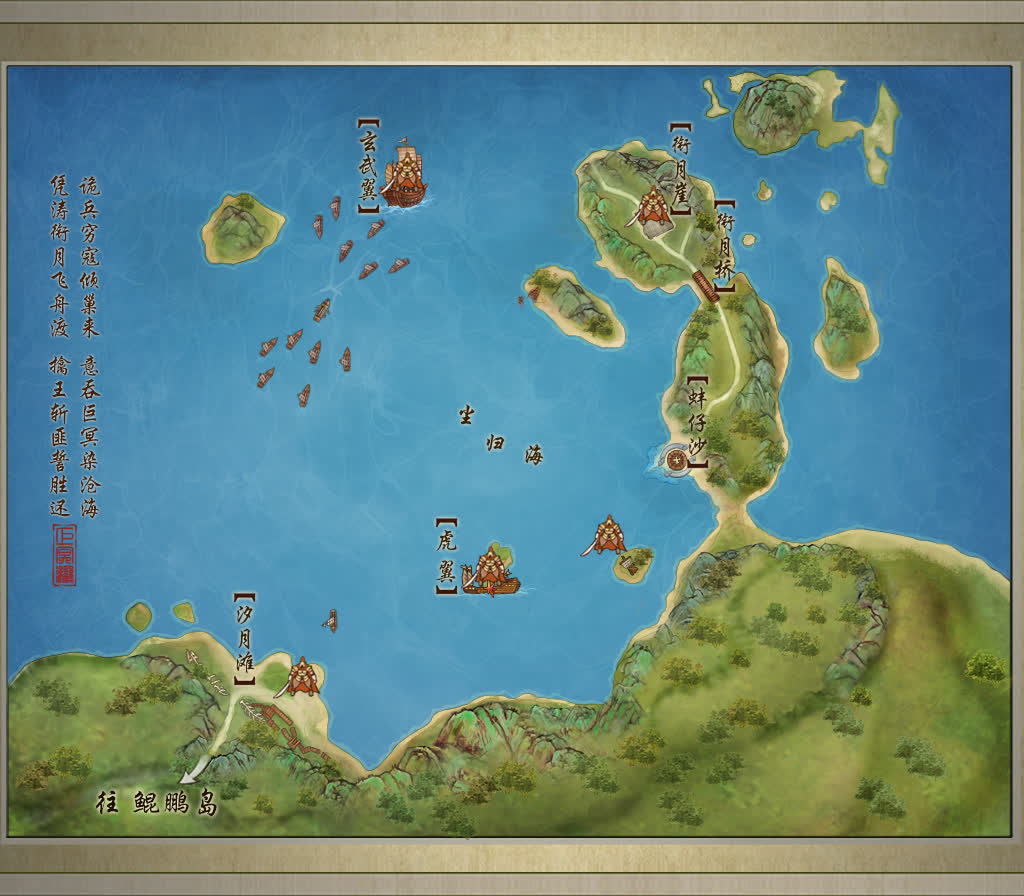1024x896 pixels.
Task: Select the 蚌仔沙 compass marker
Action: pos(679,460)
